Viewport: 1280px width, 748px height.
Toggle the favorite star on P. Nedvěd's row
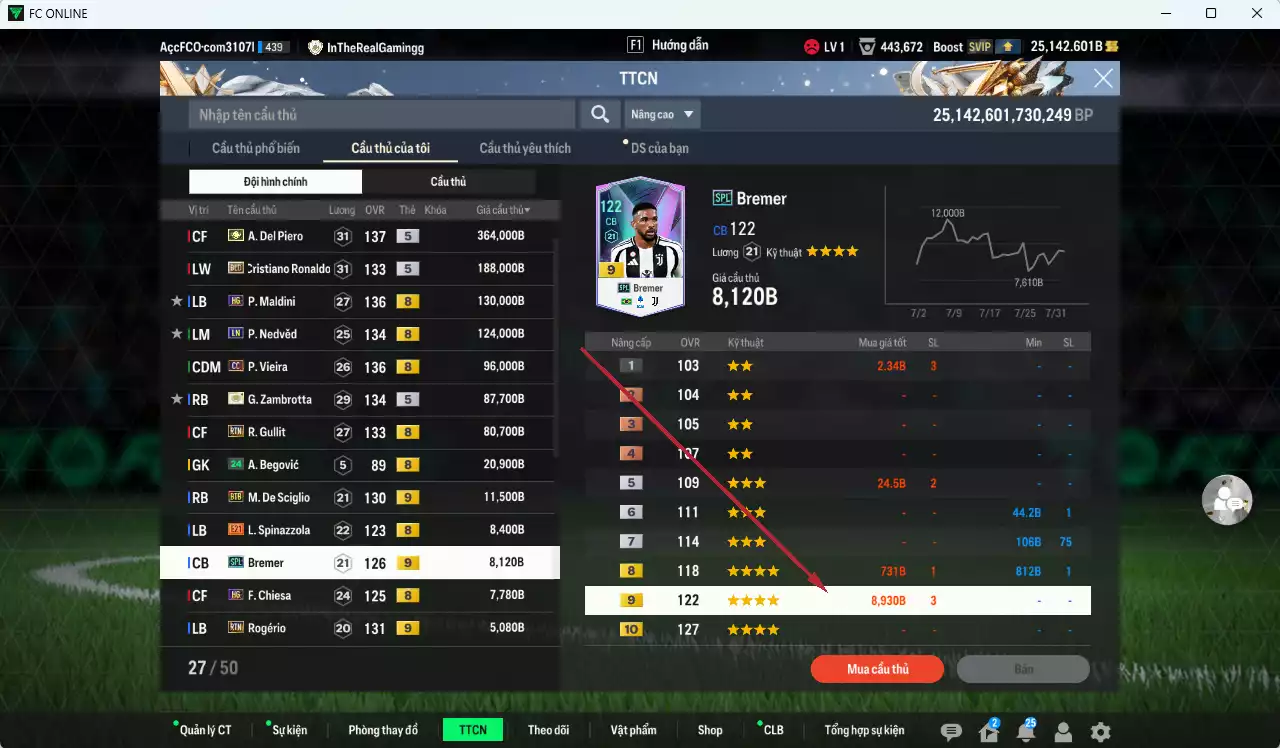(x=177, y=334)
